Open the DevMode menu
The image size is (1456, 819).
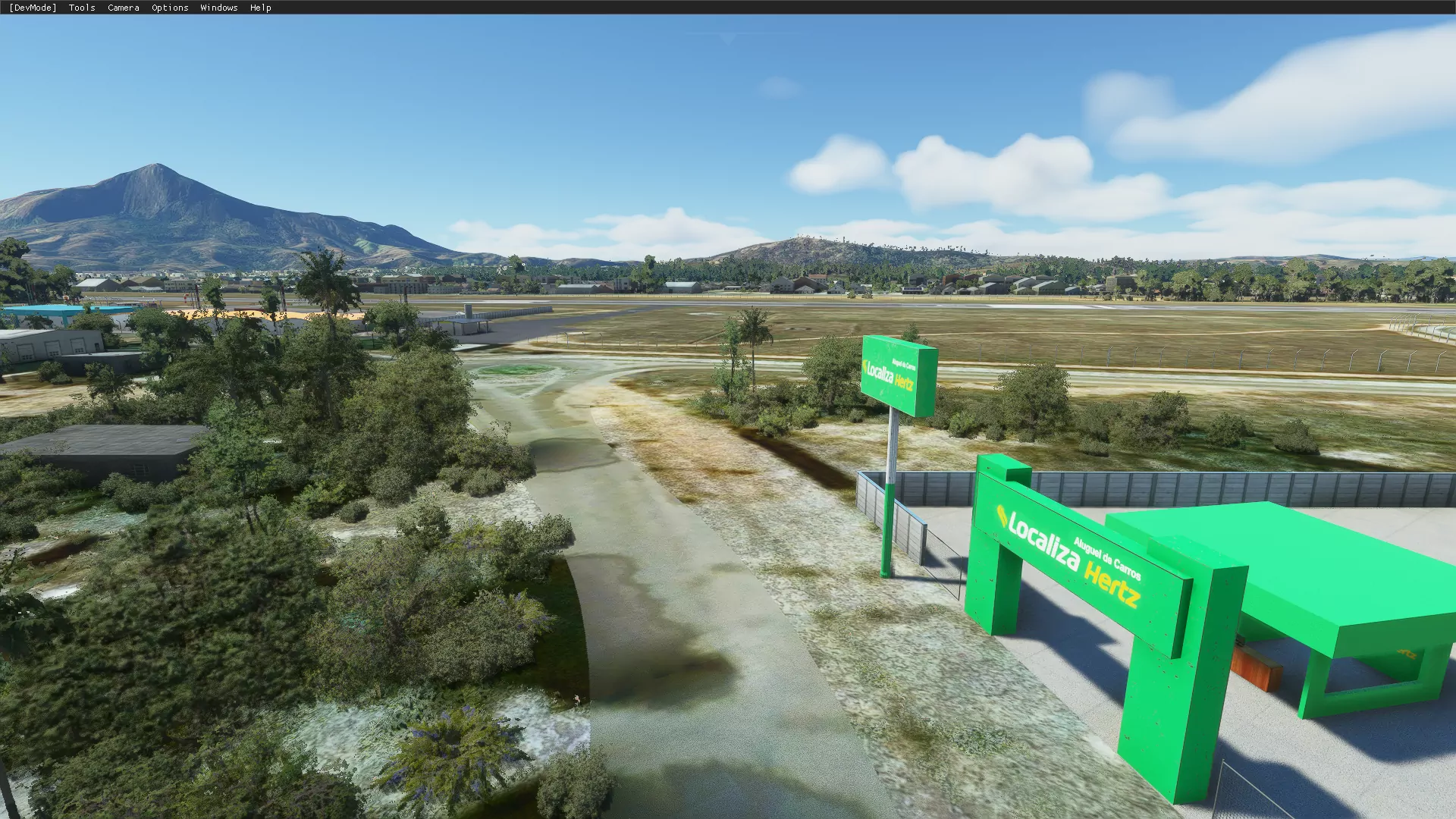point(33,8)
